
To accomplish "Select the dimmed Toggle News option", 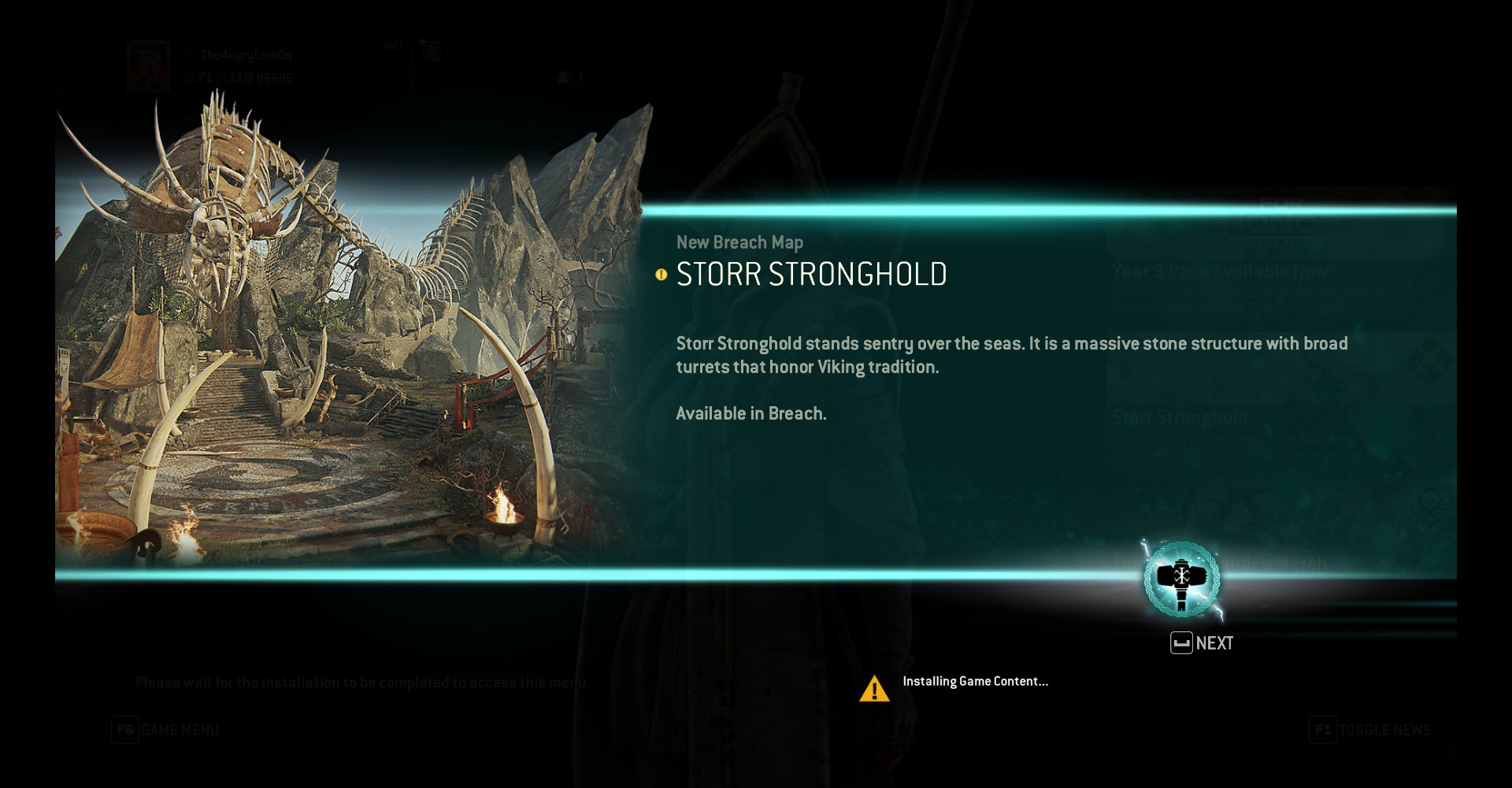I will (x=1370, y=730).
